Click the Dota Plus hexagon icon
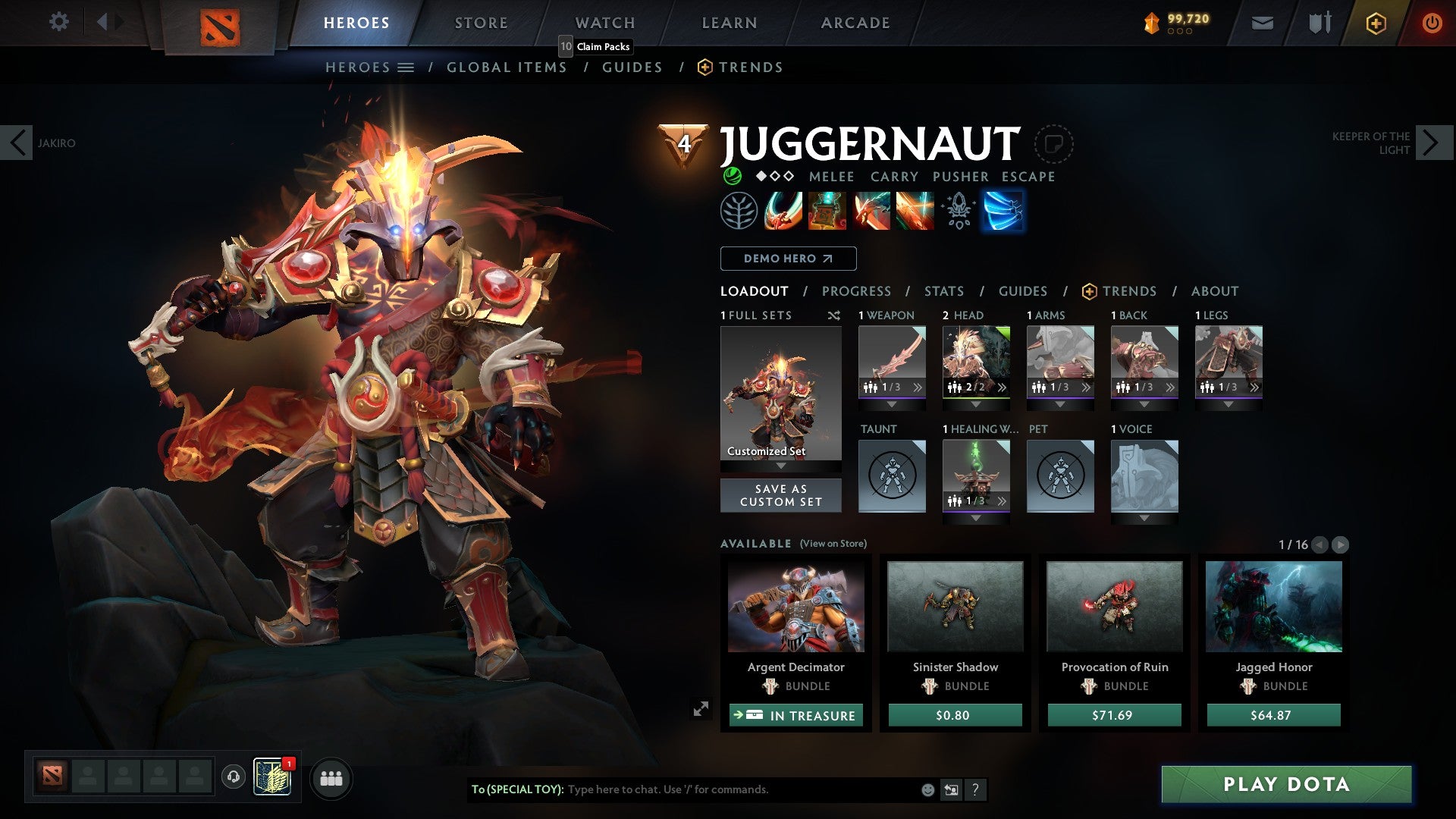The height and width of the screenshot is (819, 1456). [1376, 23]
